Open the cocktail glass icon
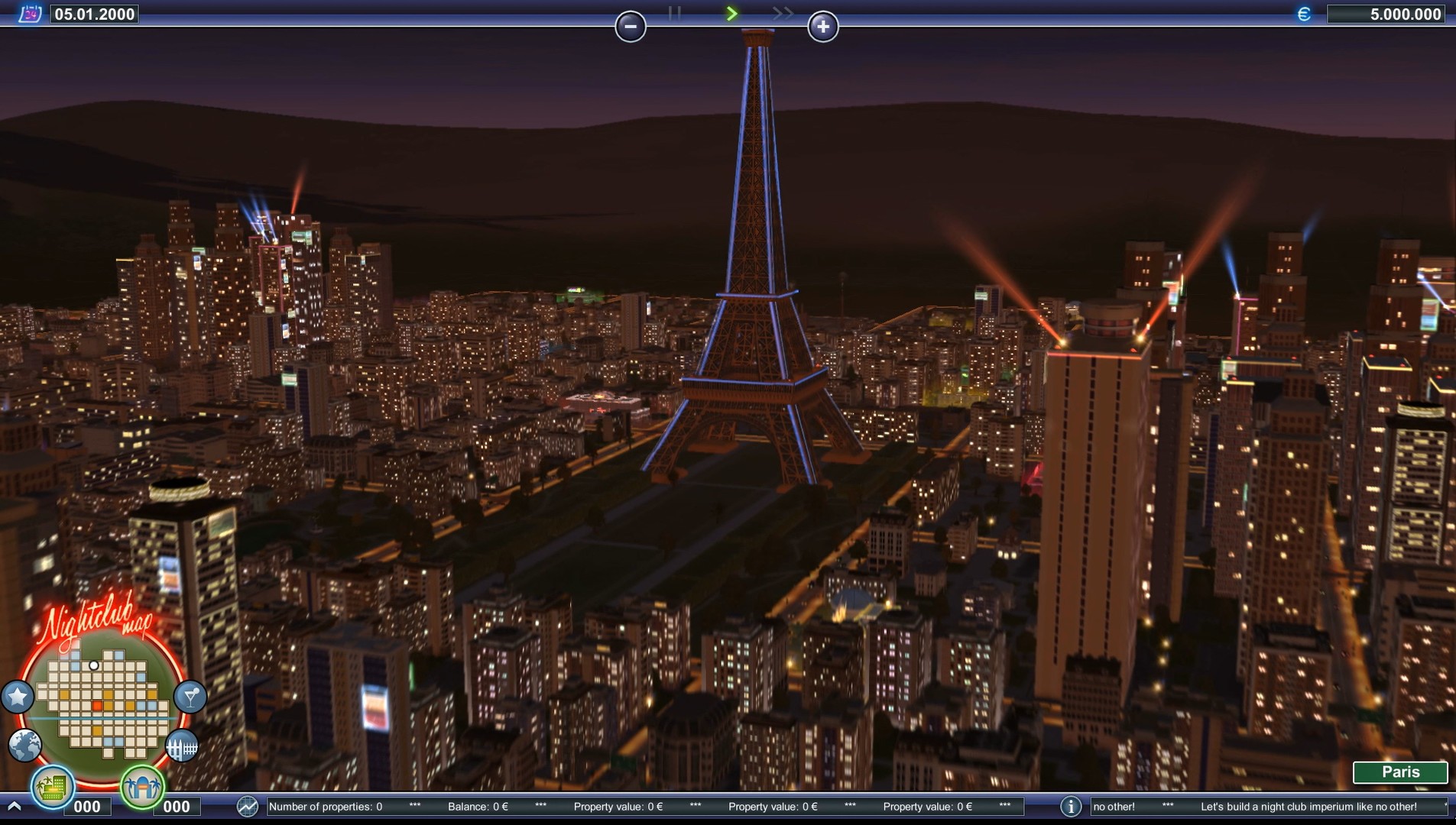Viewport: 1456px width, 825px height. pyautogui.click(x=190, y=697)
